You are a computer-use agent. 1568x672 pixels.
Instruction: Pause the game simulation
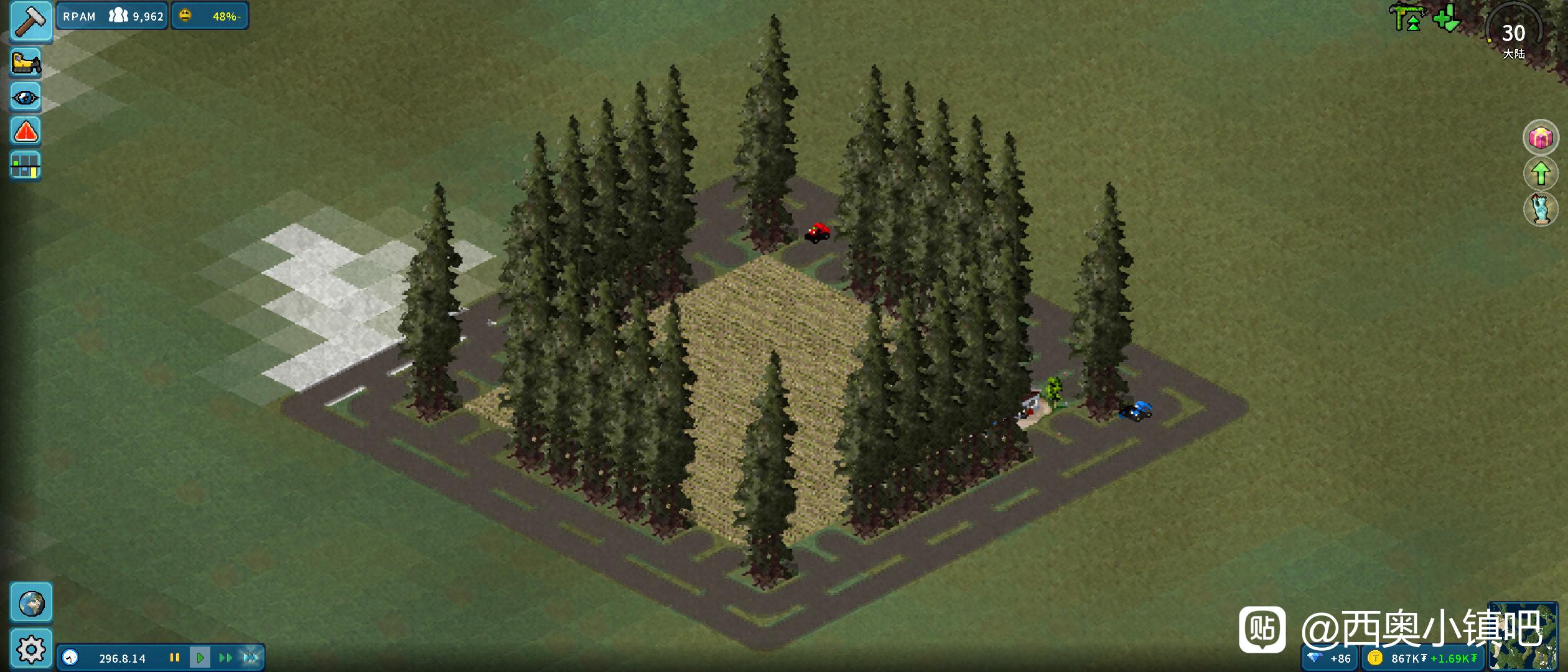175,658
